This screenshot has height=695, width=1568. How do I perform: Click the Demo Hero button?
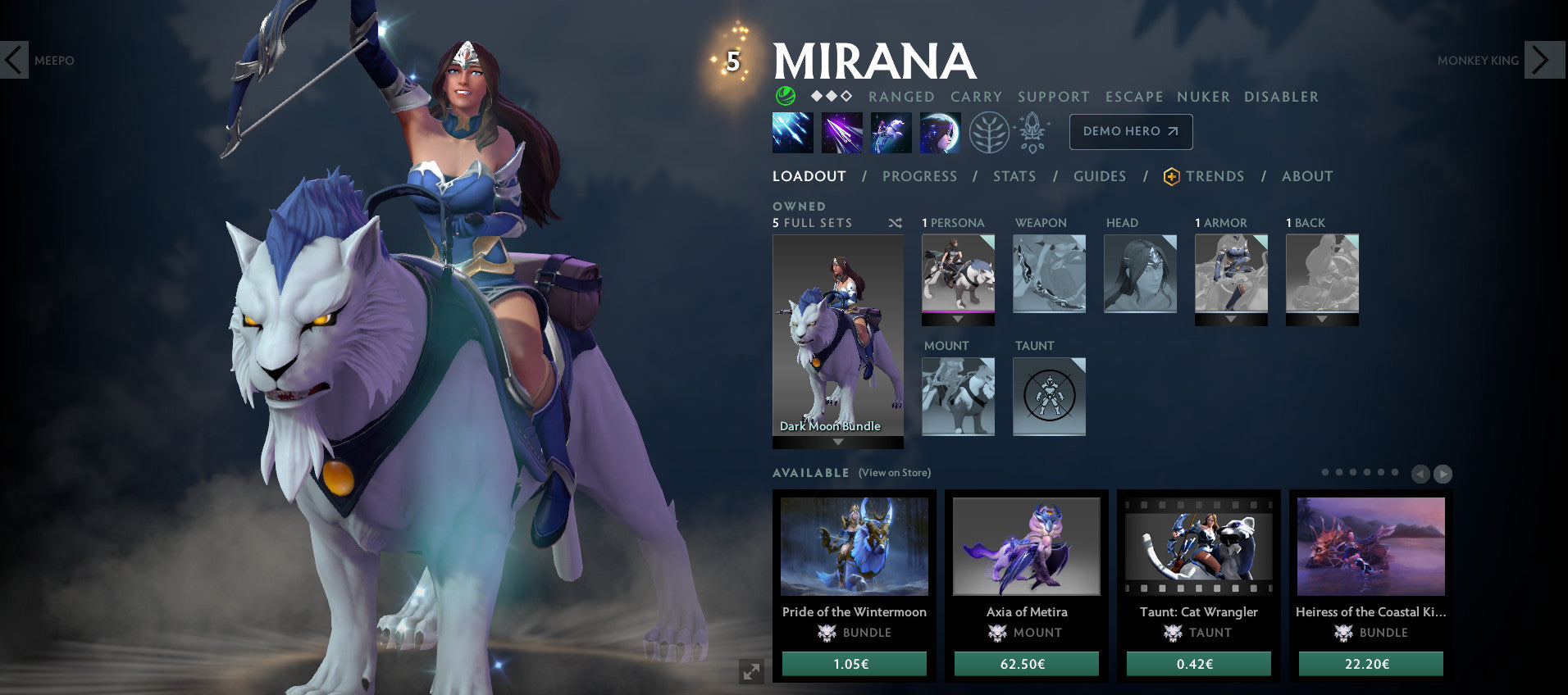coord(1131,131)
